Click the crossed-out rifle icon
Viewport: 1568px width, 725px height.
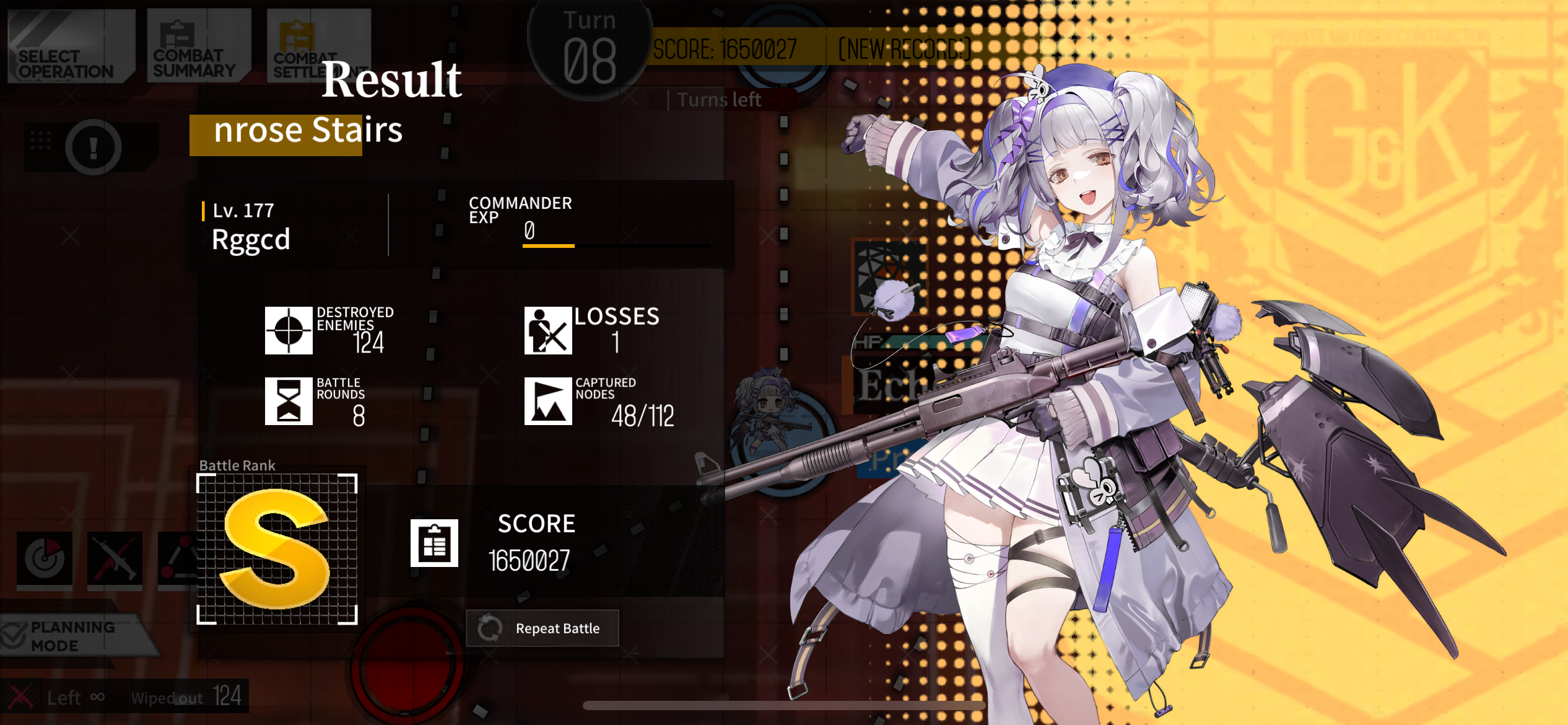[x=115, y=558]
